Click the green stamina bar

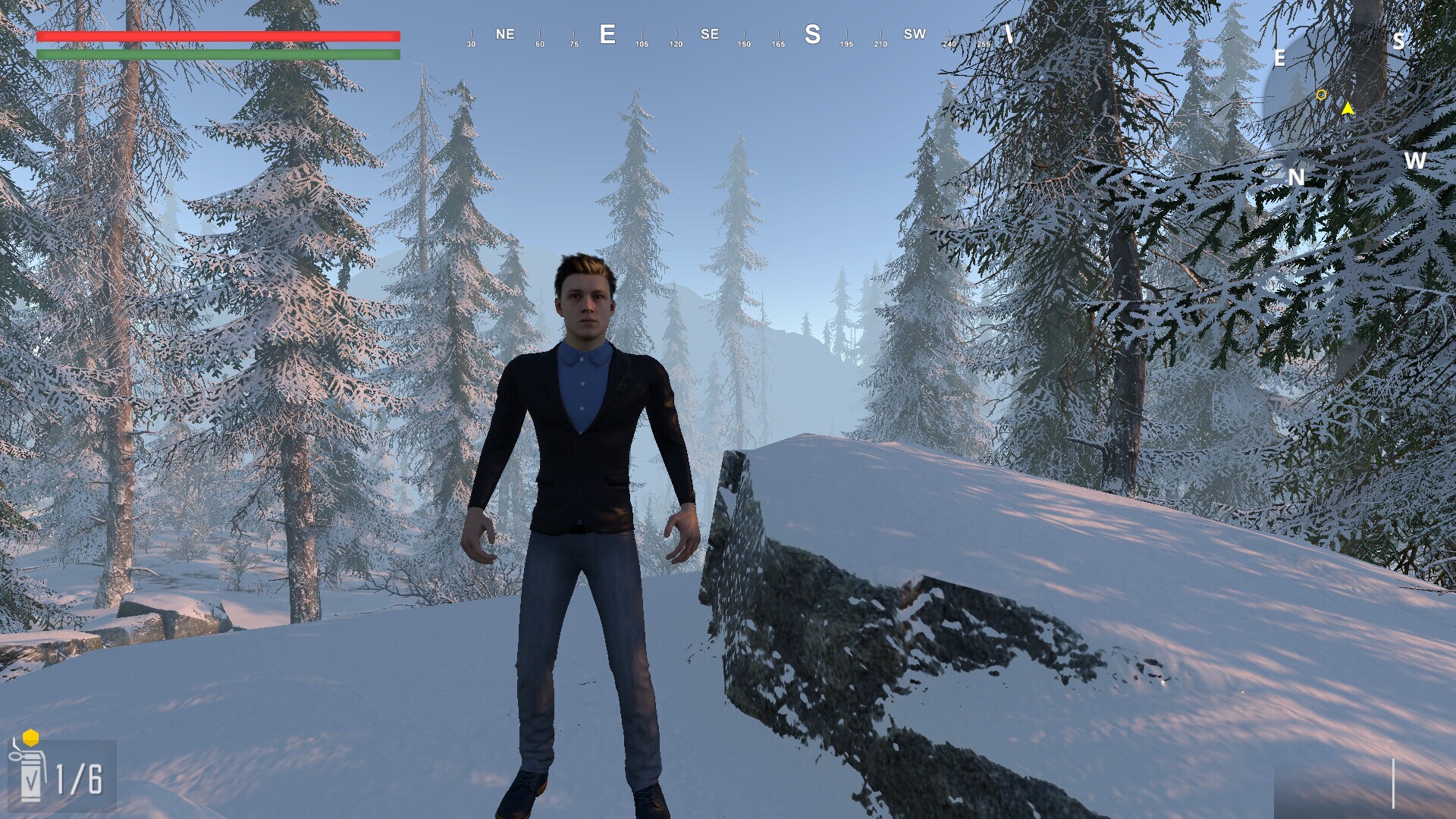218,55
